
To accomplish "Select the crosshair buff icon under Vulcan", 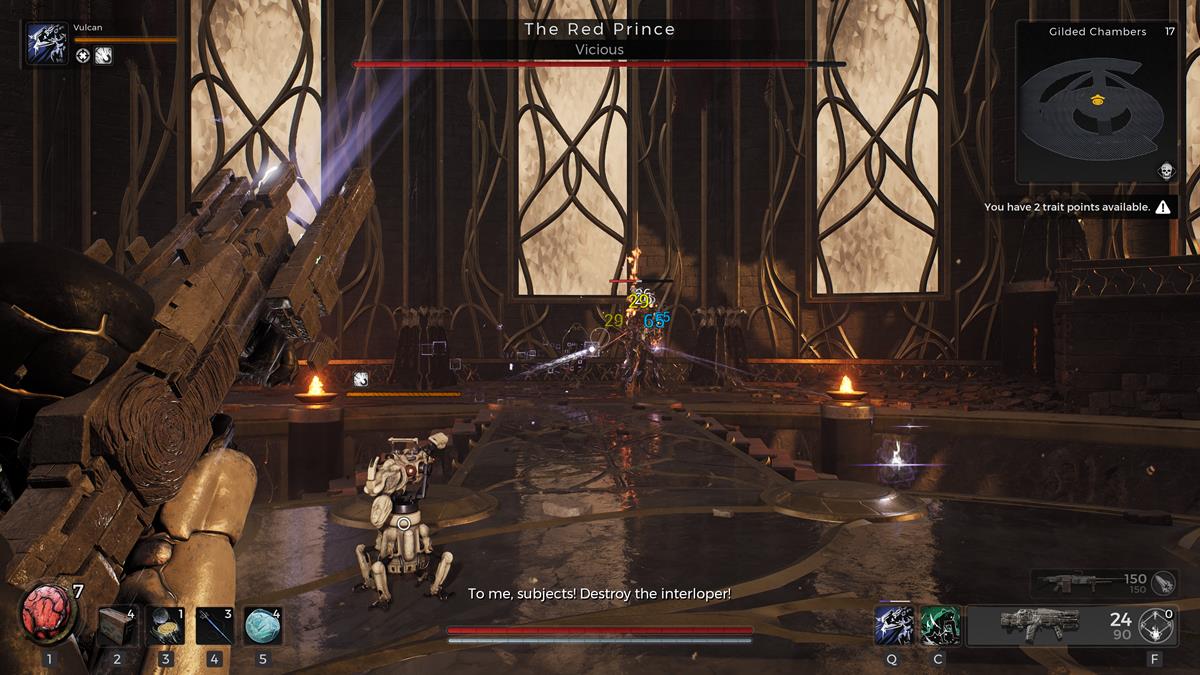I will coord(83,56).
